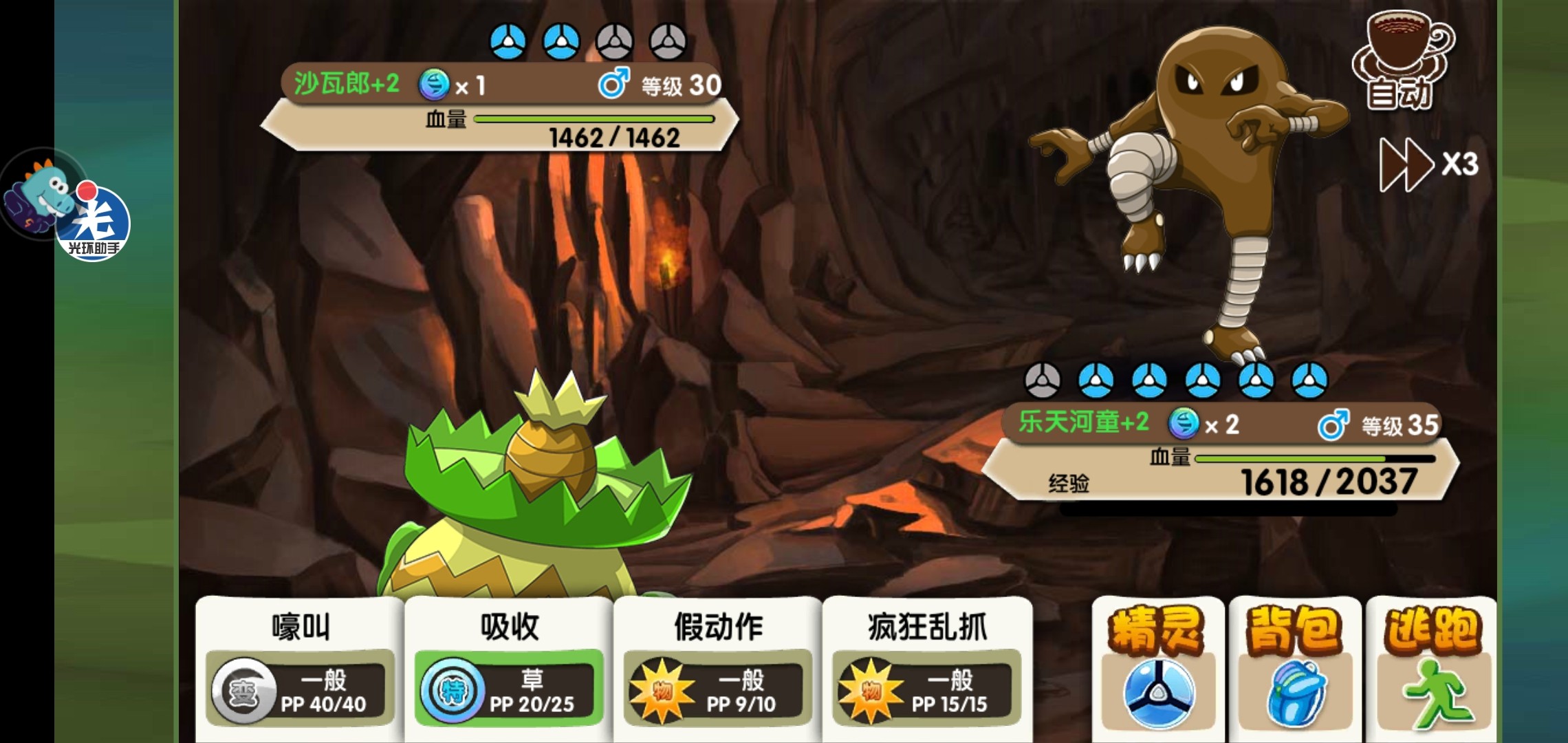Change the X3 battle speed
1568x743 pixels.
point(1429,164)
